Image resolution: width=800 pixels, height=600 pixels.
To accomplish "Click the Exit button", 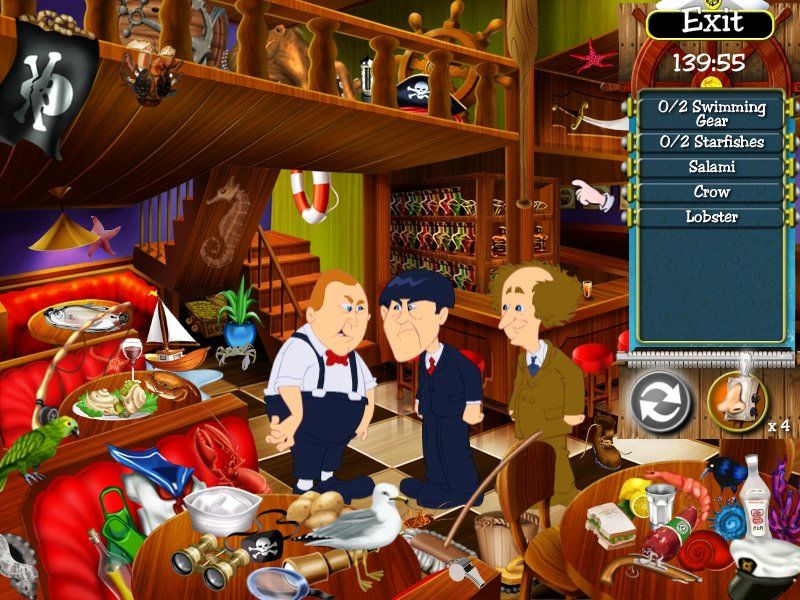I will coord(711,23).
